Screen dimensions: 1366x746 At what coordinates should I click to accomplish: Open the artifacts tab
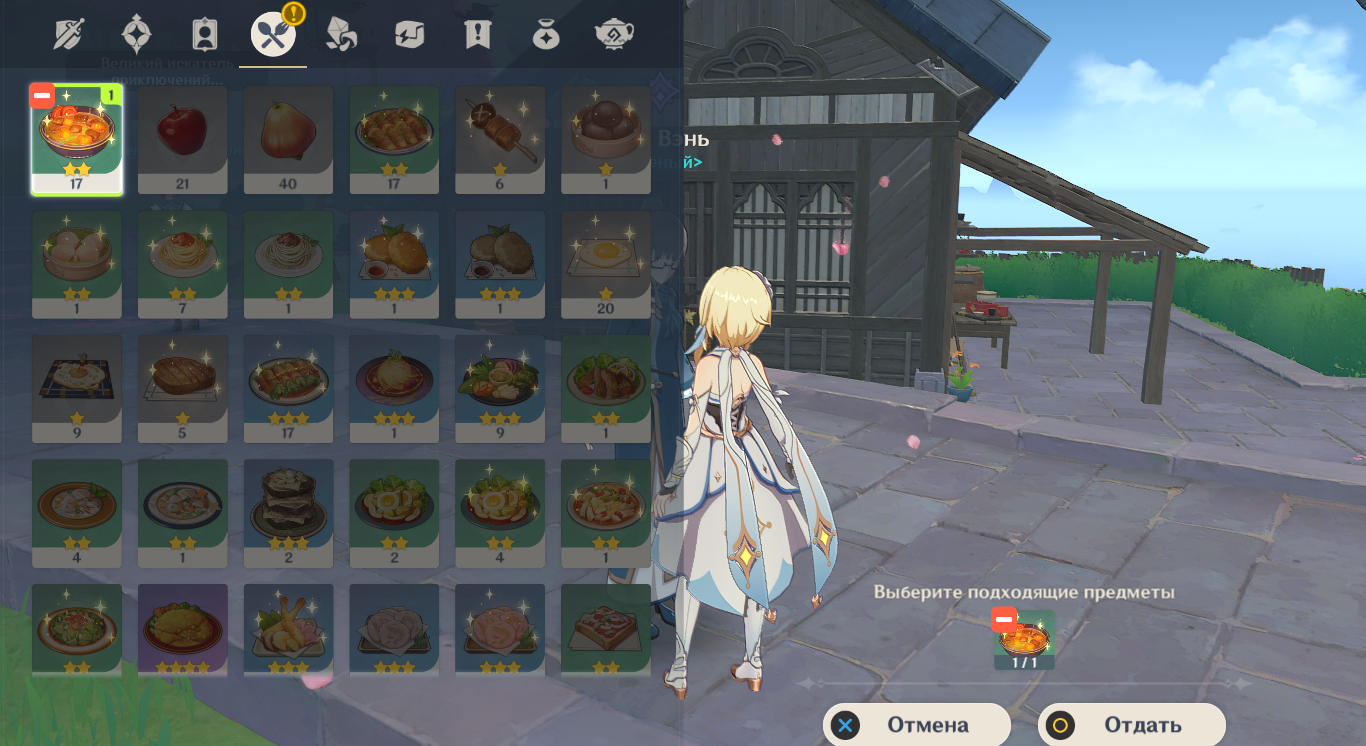pos(137,35)
